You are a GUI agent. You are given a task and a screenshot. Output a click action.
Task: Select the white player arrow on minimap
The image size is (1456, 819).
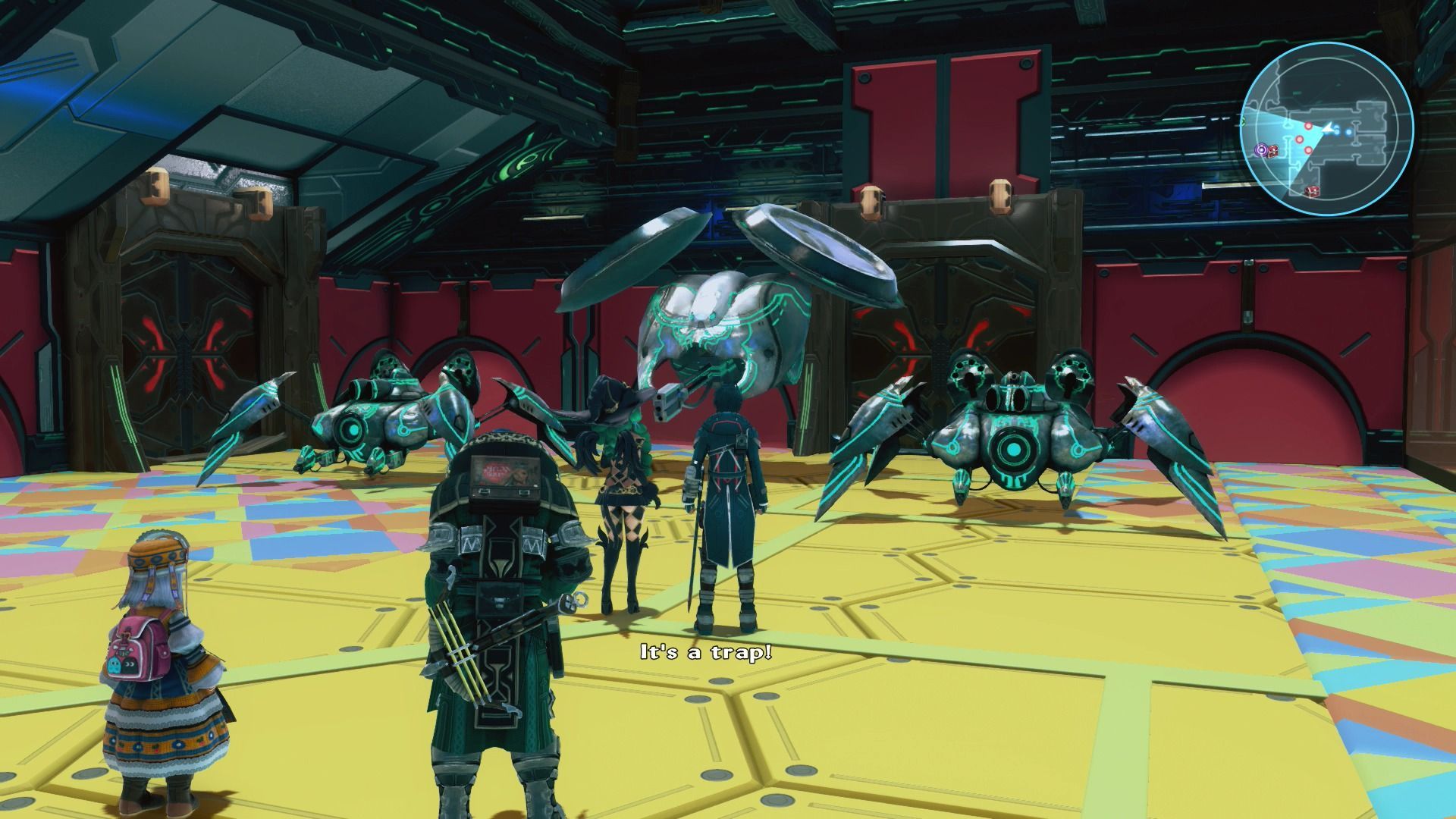(1329, 130)
